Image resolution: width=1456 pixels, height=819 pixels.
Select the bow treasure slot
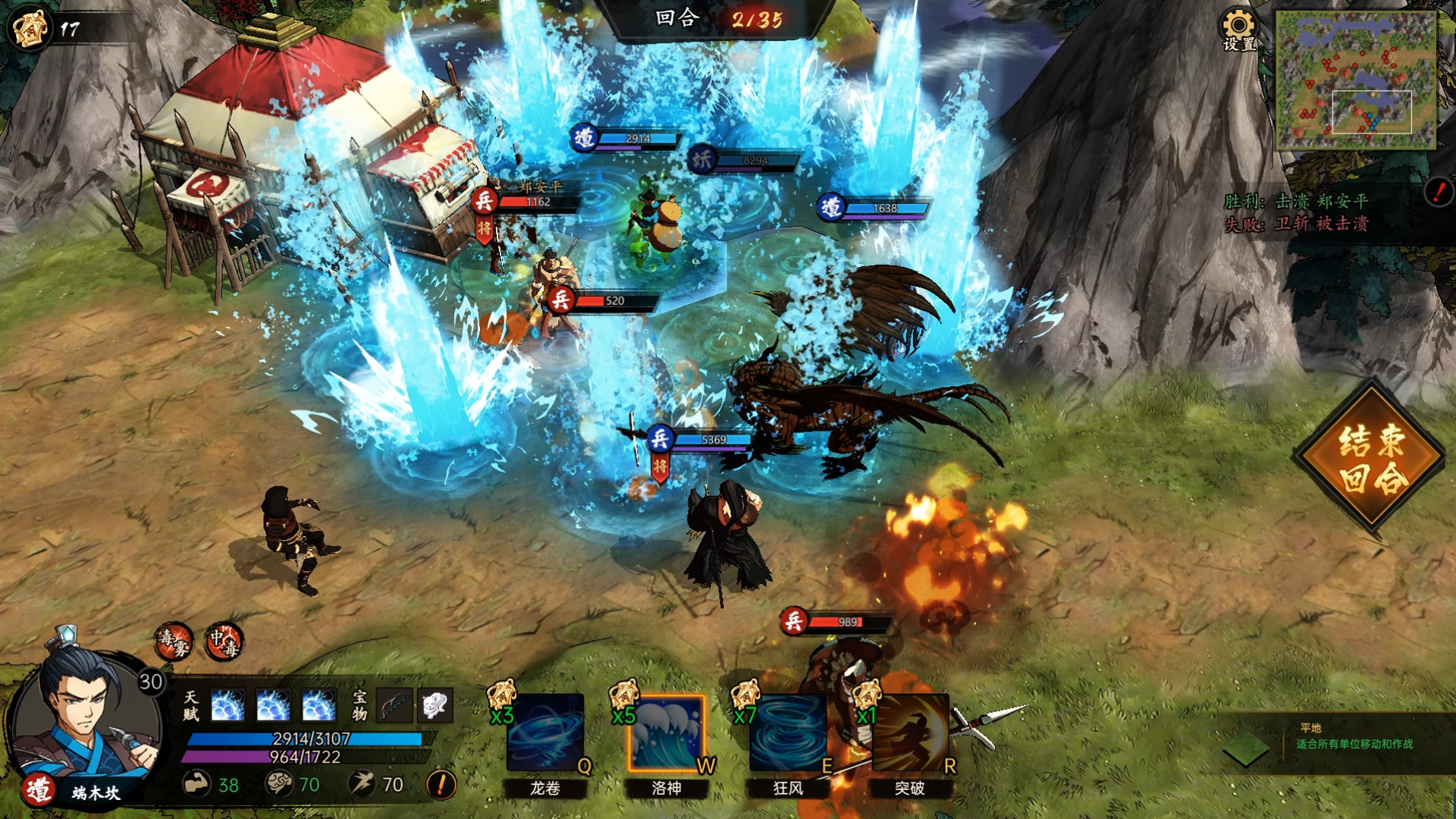[x=394, y=706]
